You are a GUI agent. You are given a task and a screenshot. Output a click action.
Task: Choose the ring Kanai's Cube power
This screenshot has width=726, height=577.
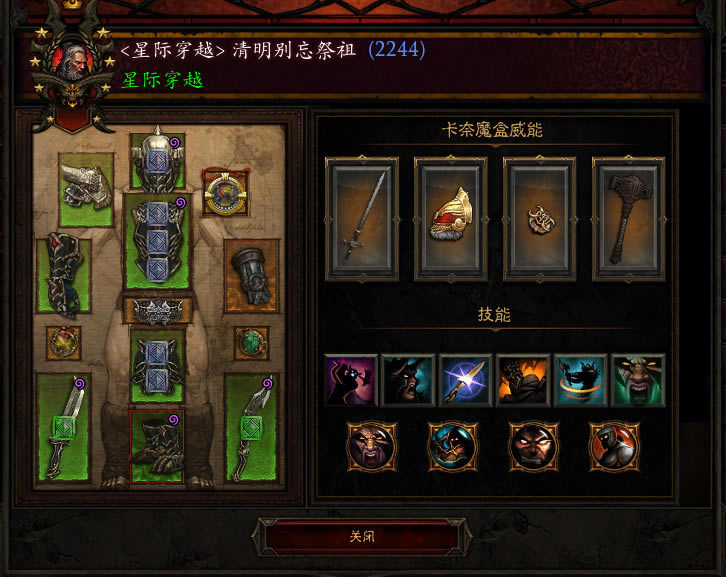[x=539, y=218]
